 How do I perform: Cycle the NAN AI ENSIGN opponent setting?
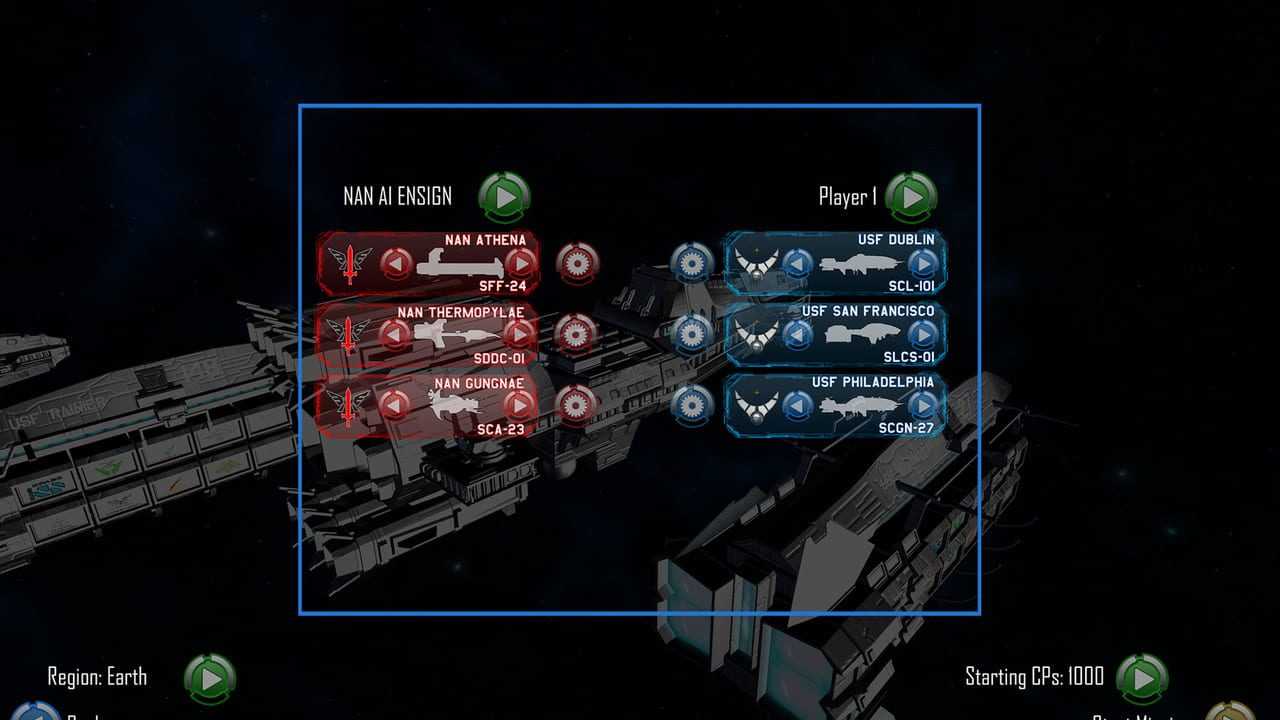[505, 197]
